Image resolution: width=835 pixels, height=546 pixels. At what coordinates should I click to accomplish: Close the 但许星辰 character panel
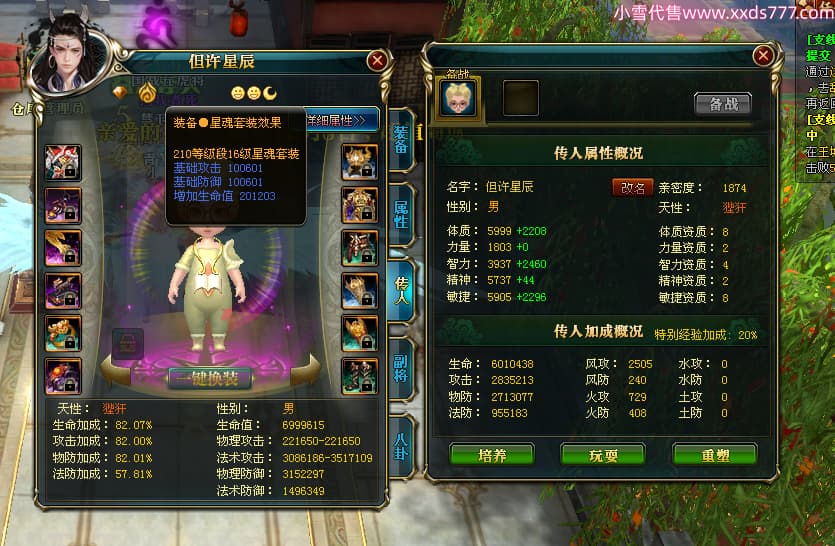coord(377,61)
